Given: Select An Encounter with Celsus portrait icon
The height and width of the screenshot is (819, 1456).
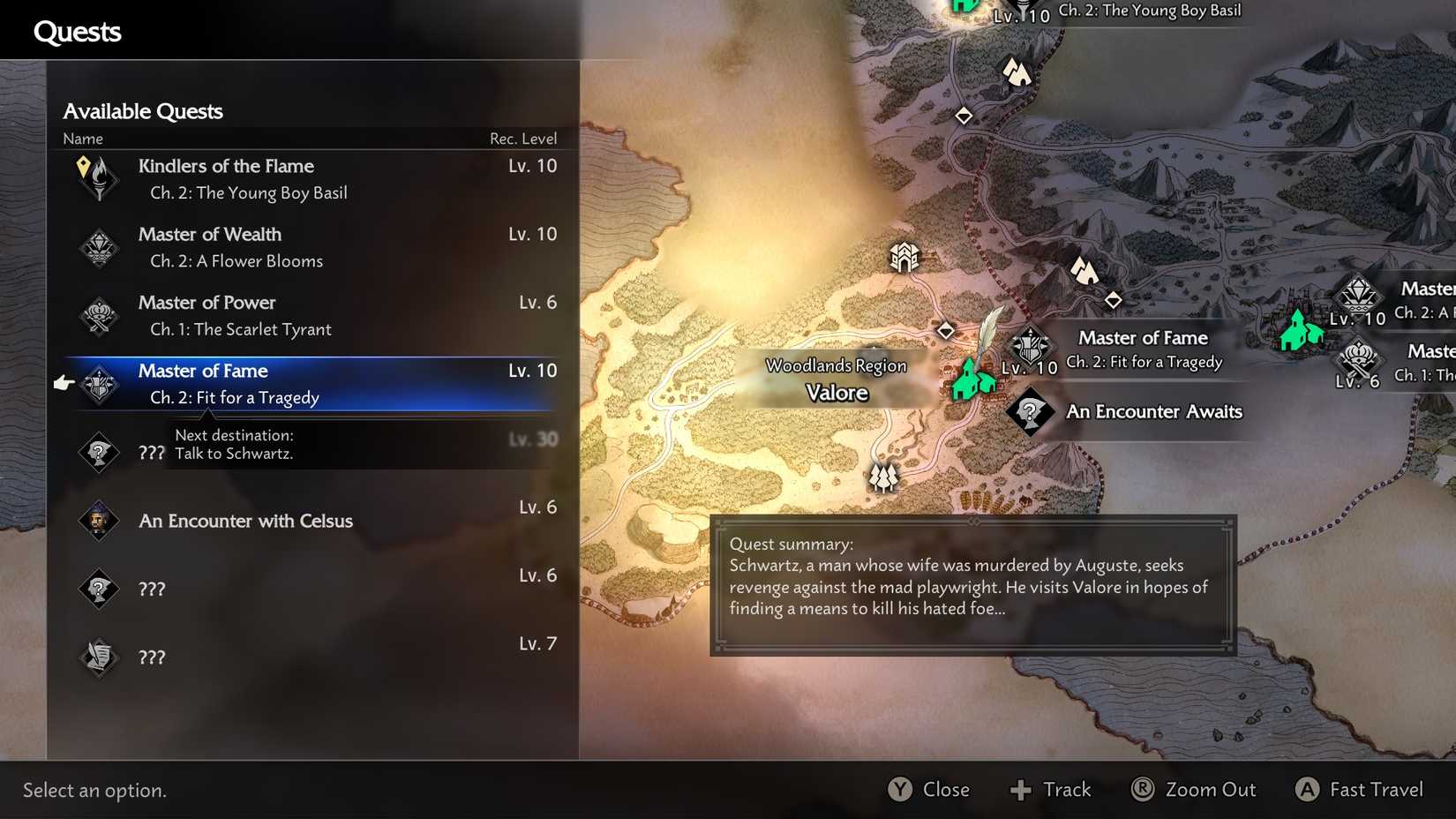Looking at the screenshot, I should 99,521.
